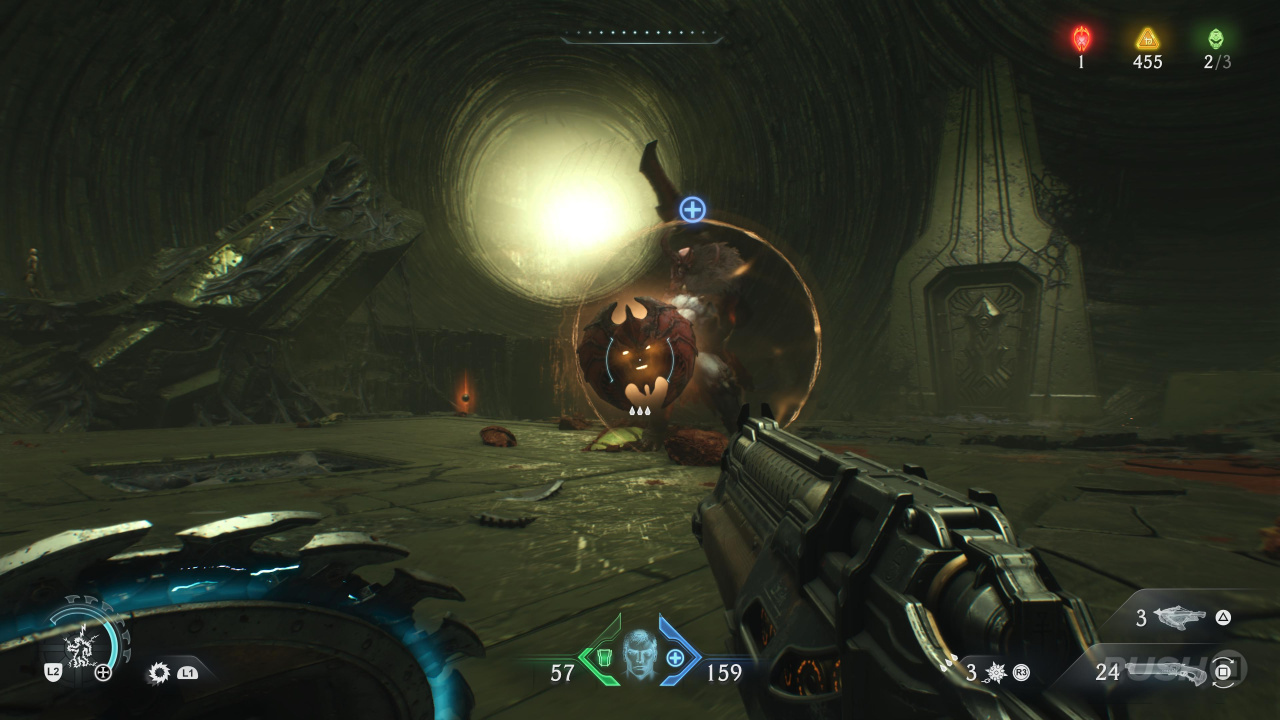Viewport: 1280px width, 720px height.
Task: Click the compass bar at top
Action: coord(641,38)
